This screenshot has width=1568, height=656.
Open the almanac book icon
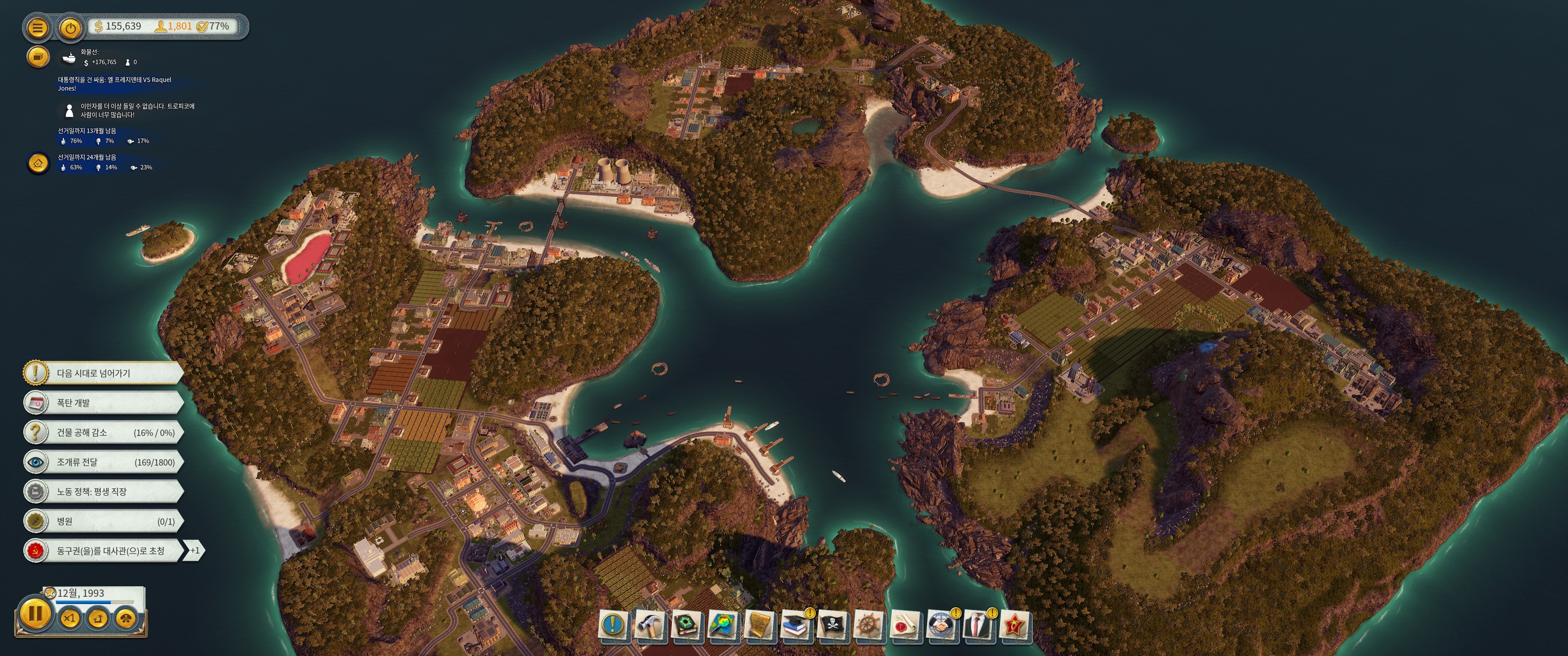(x=686, y=625)
